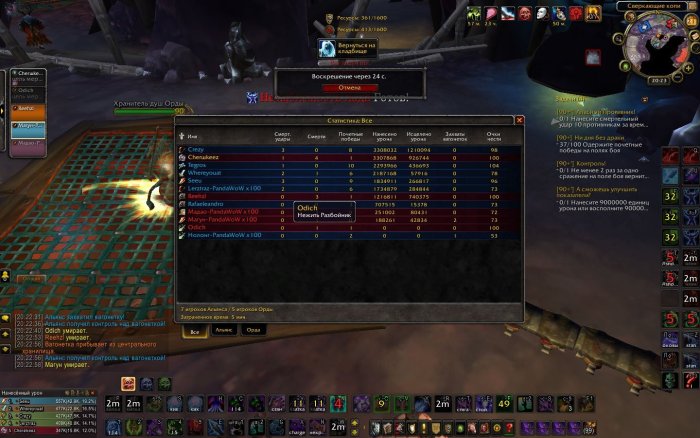
Task: Close the battleground statistics window
Action: pos(518,119)
